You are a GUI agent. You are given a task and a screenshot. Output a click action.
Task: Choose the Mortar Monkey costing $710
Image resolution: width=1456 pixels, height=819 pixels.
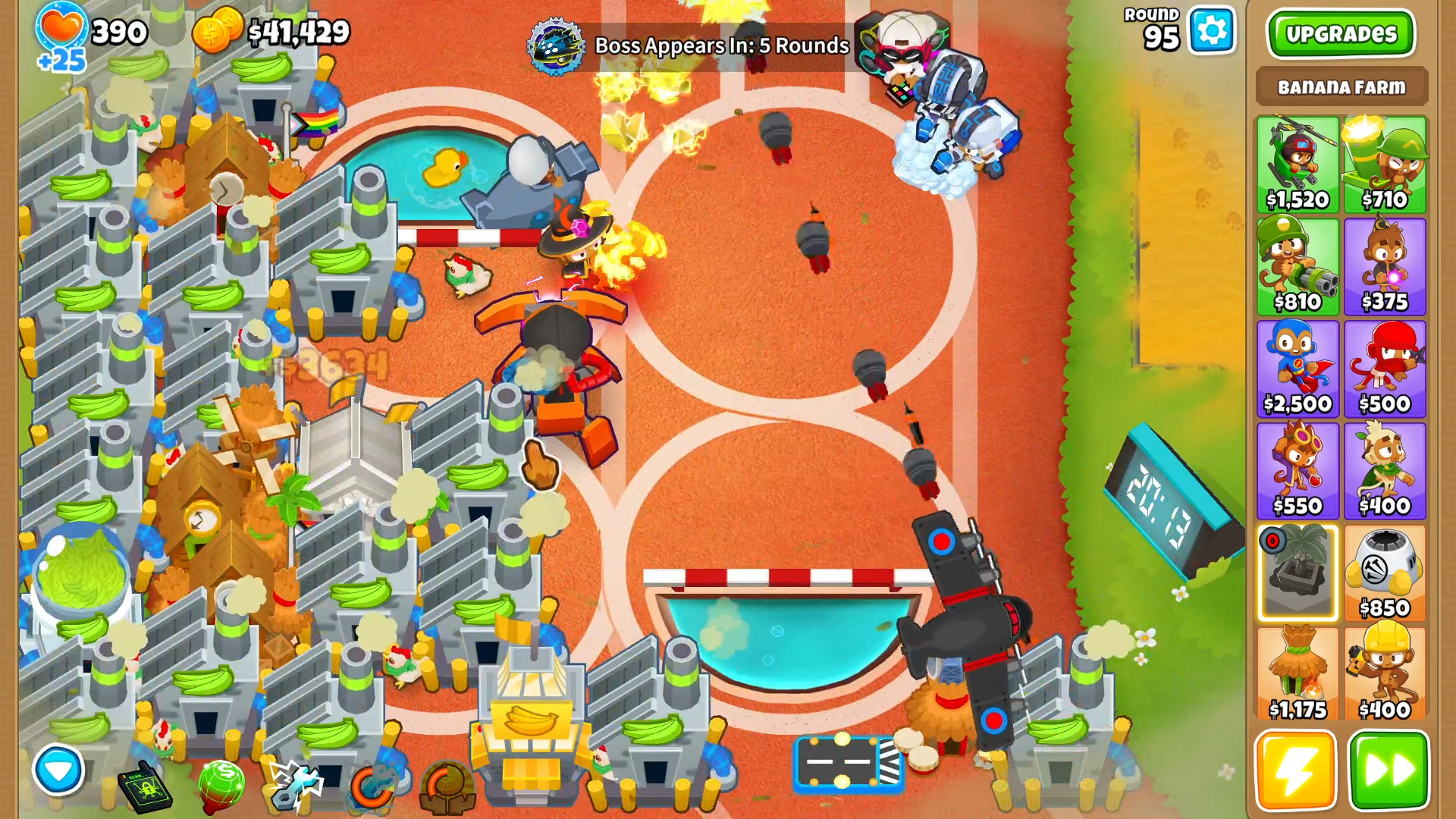pos(1385,165)
